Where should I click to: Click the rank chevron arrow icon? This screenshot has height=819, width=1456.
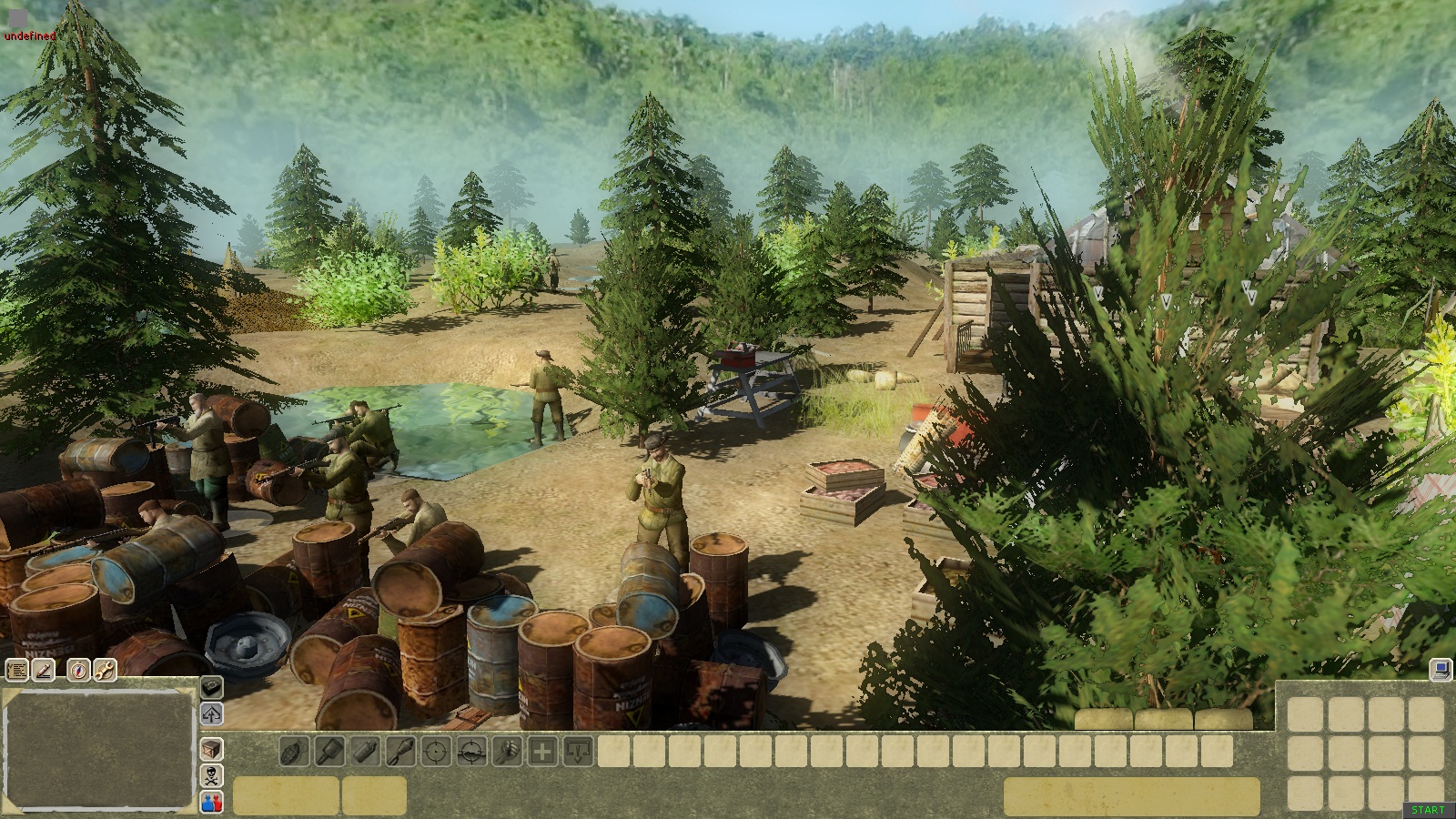click(x=211, y=713)
